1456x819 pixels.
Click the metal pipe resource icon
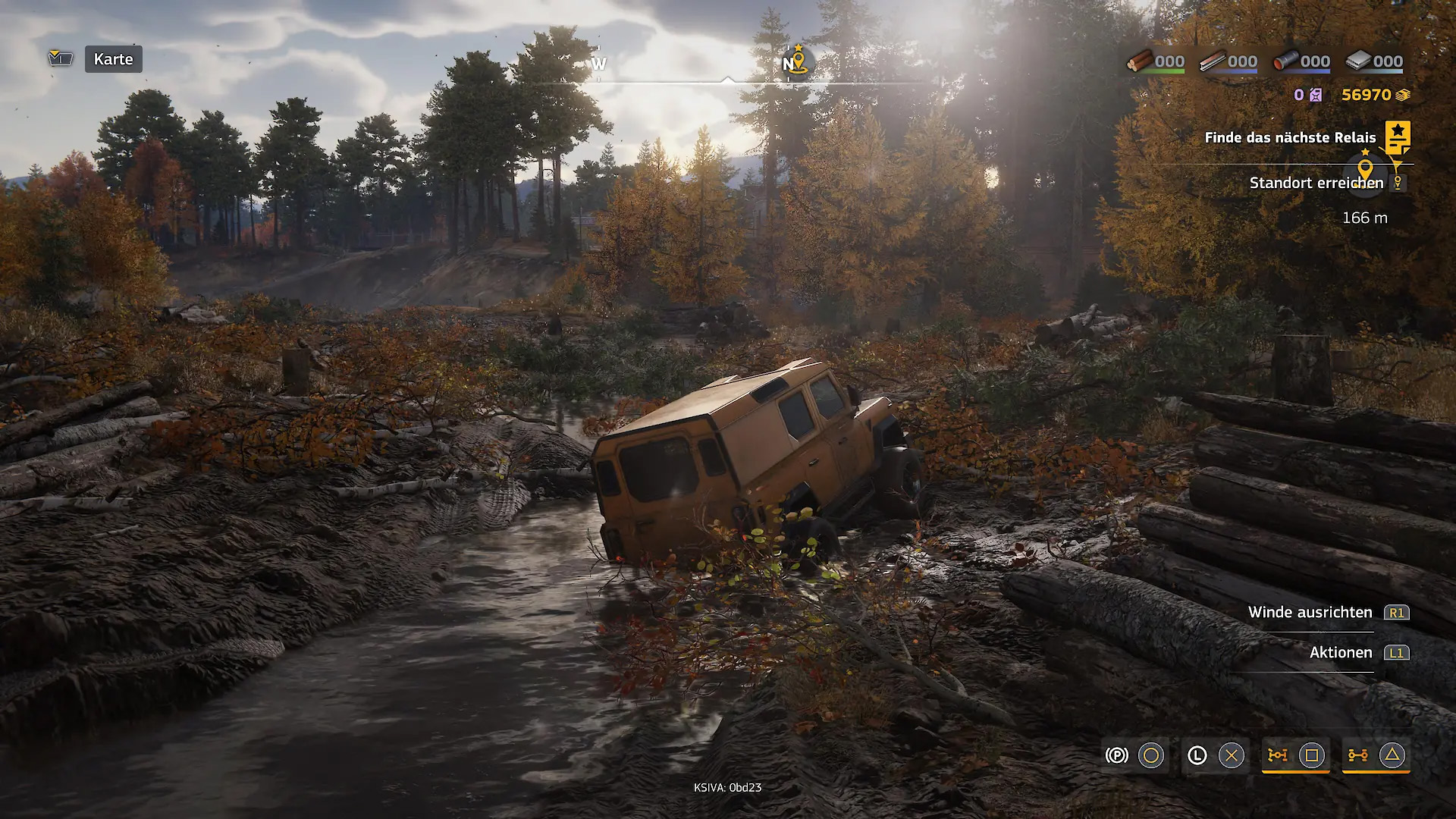[x=1285, y=61]
